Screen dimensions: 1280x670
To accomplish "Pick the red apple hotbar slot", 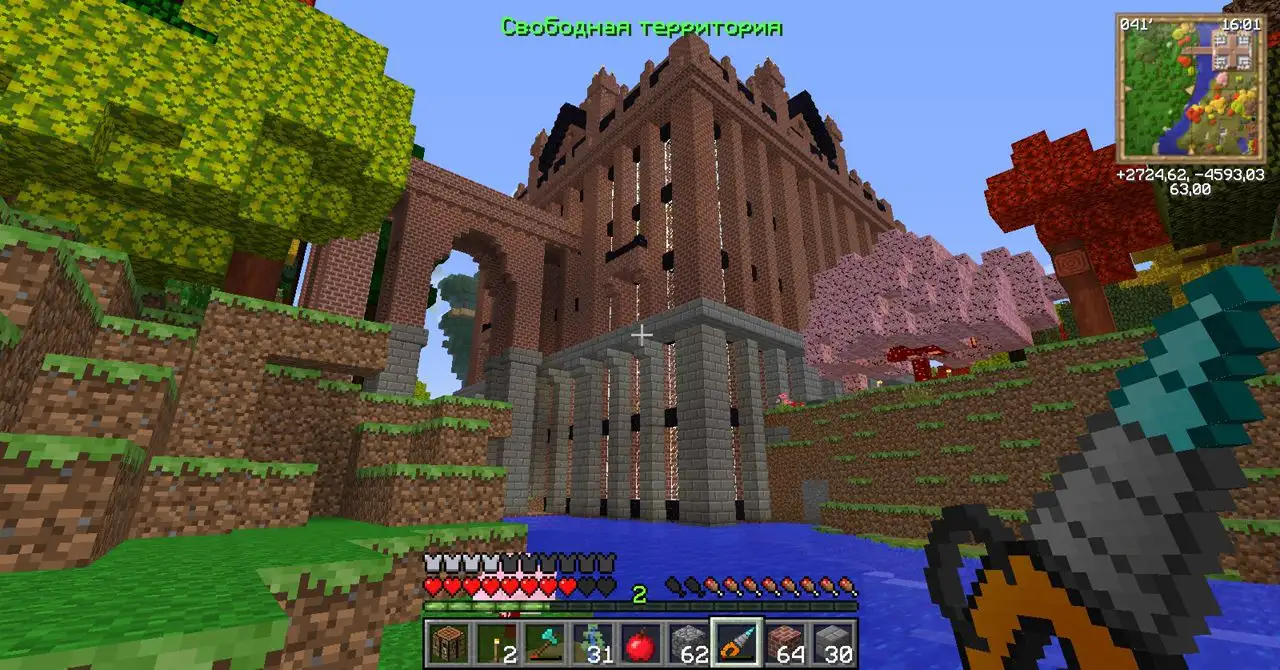I will (639, 643).
